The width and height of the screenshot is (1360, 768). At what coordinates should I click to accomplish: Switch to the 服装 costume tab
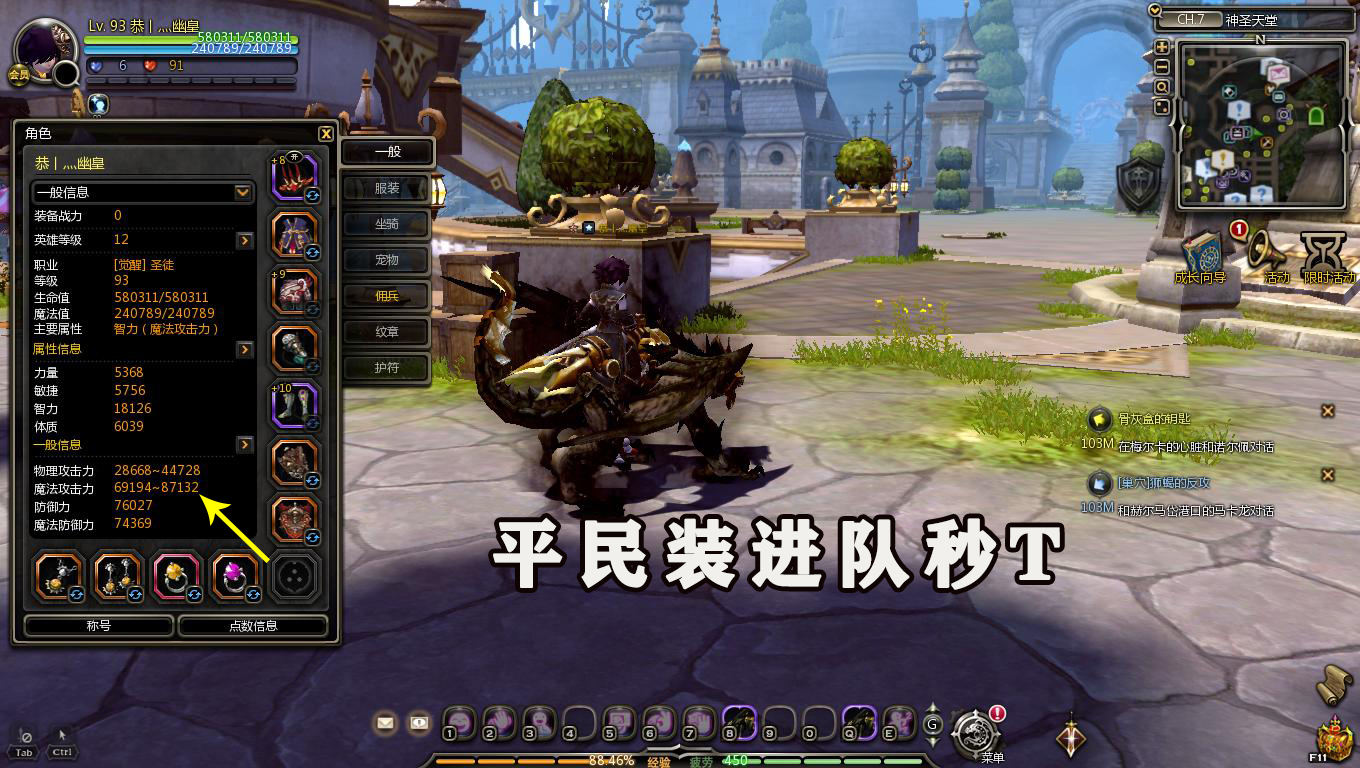pos(386,188)
